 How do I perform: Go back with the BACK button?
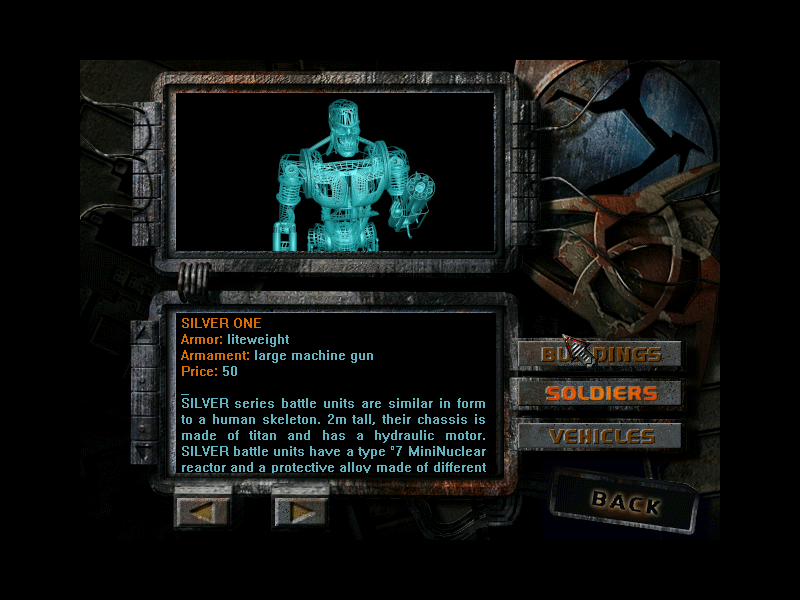pyautogui.click(x=625, y=502)
